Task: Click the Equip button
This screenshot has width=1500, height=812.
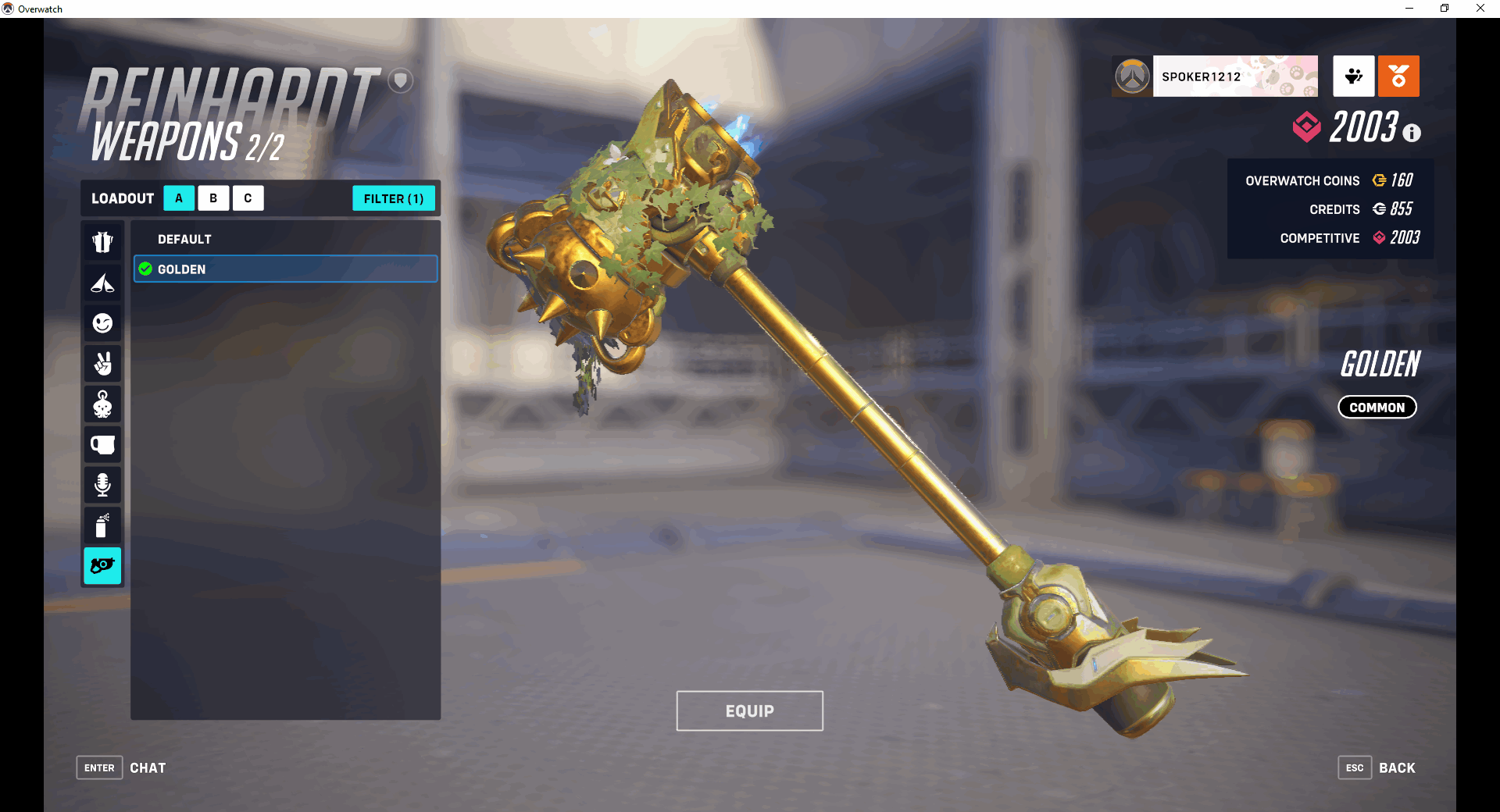Action: tap(749, 710)
